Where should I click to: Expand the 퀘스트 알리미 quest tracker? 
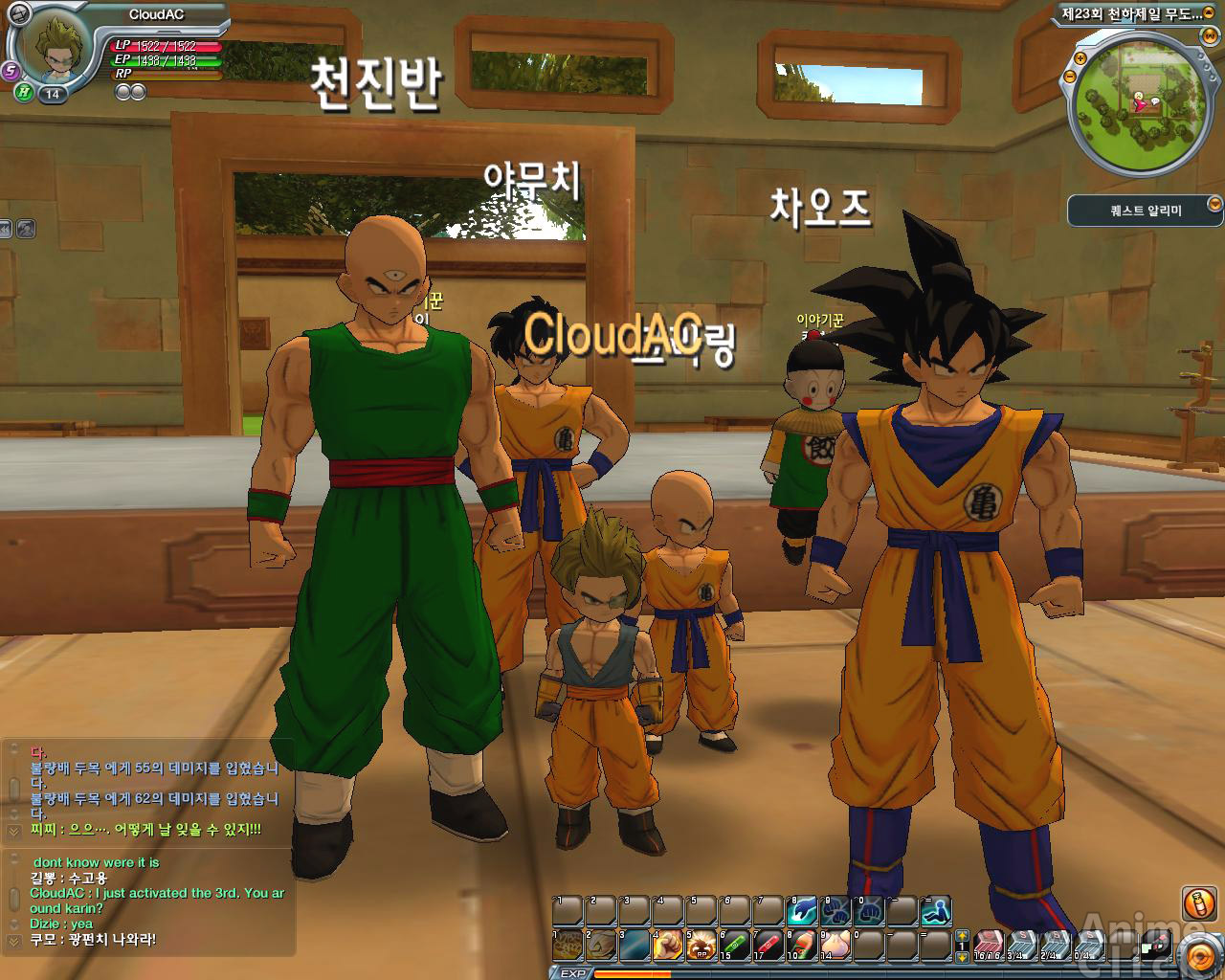pos(1214,204)
